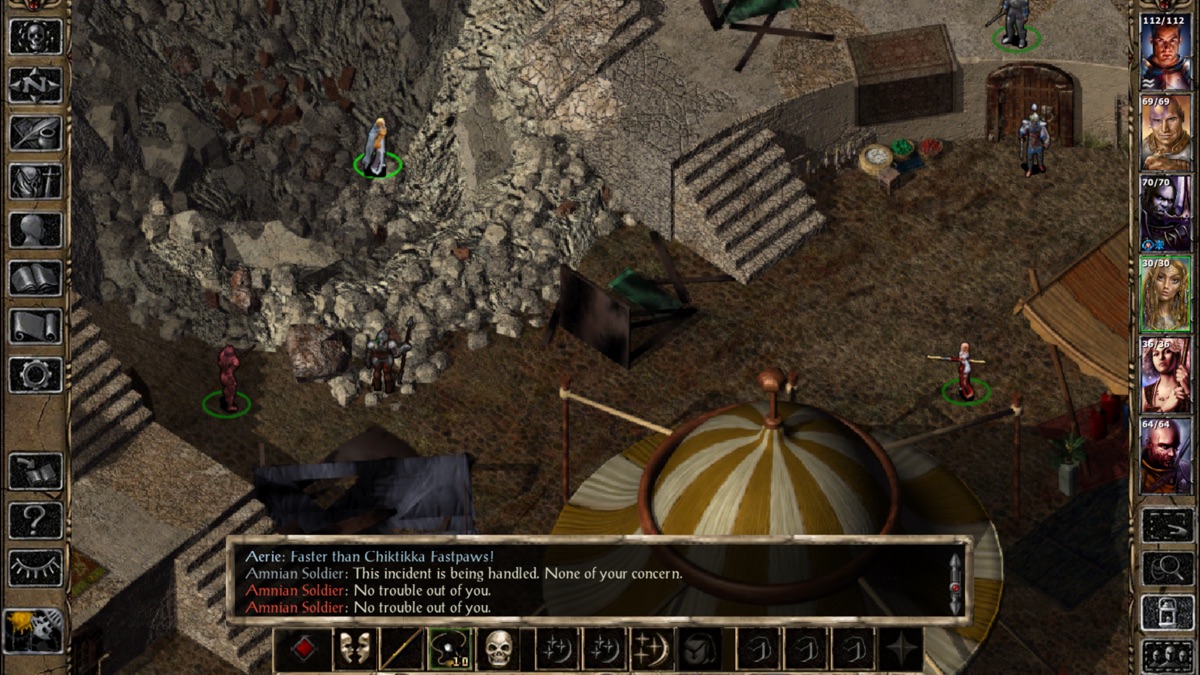Activate the white skull ability button

[x=498, y=649]
